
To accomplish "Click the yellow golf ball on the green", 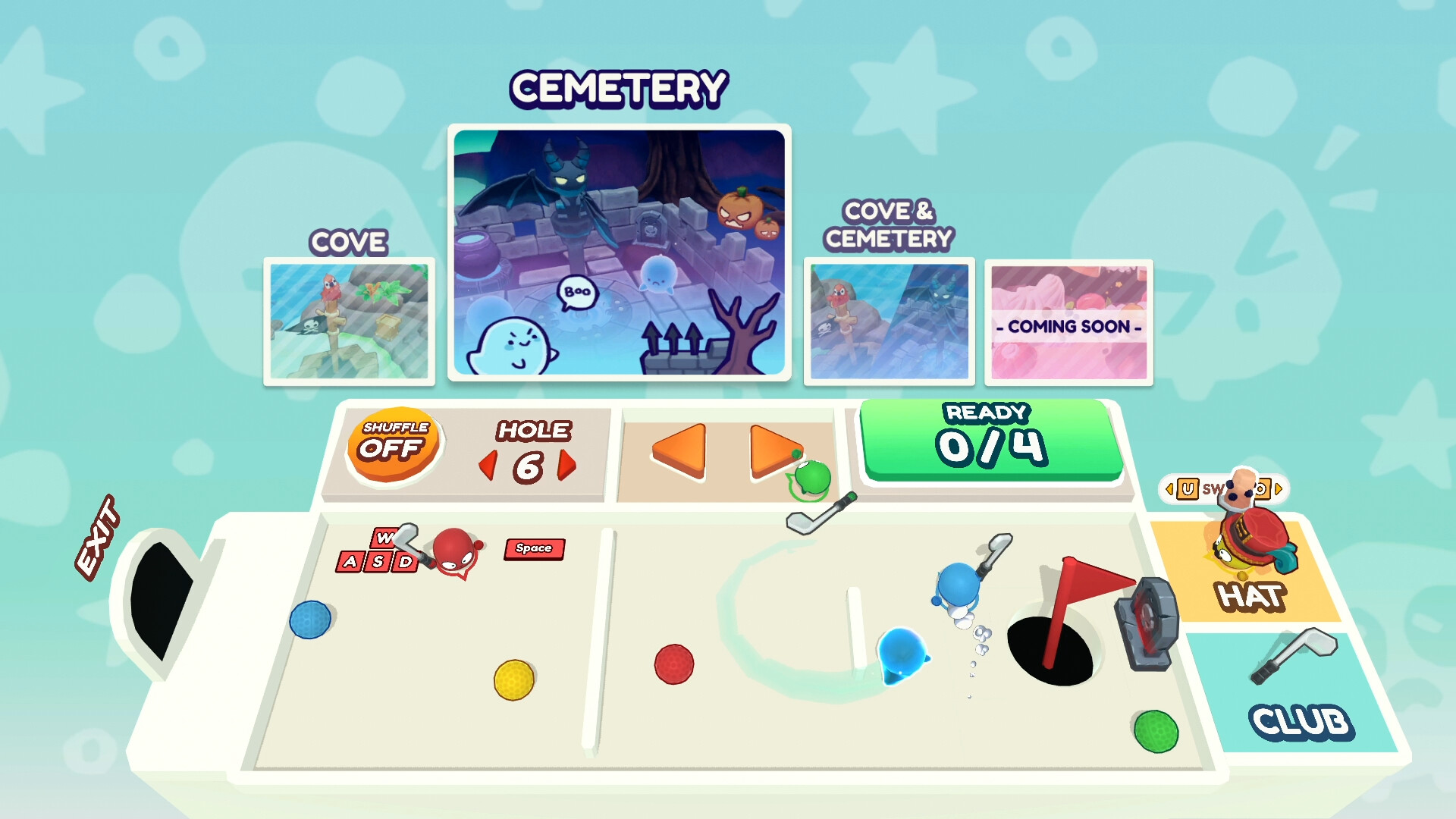I will pos(513,682).
